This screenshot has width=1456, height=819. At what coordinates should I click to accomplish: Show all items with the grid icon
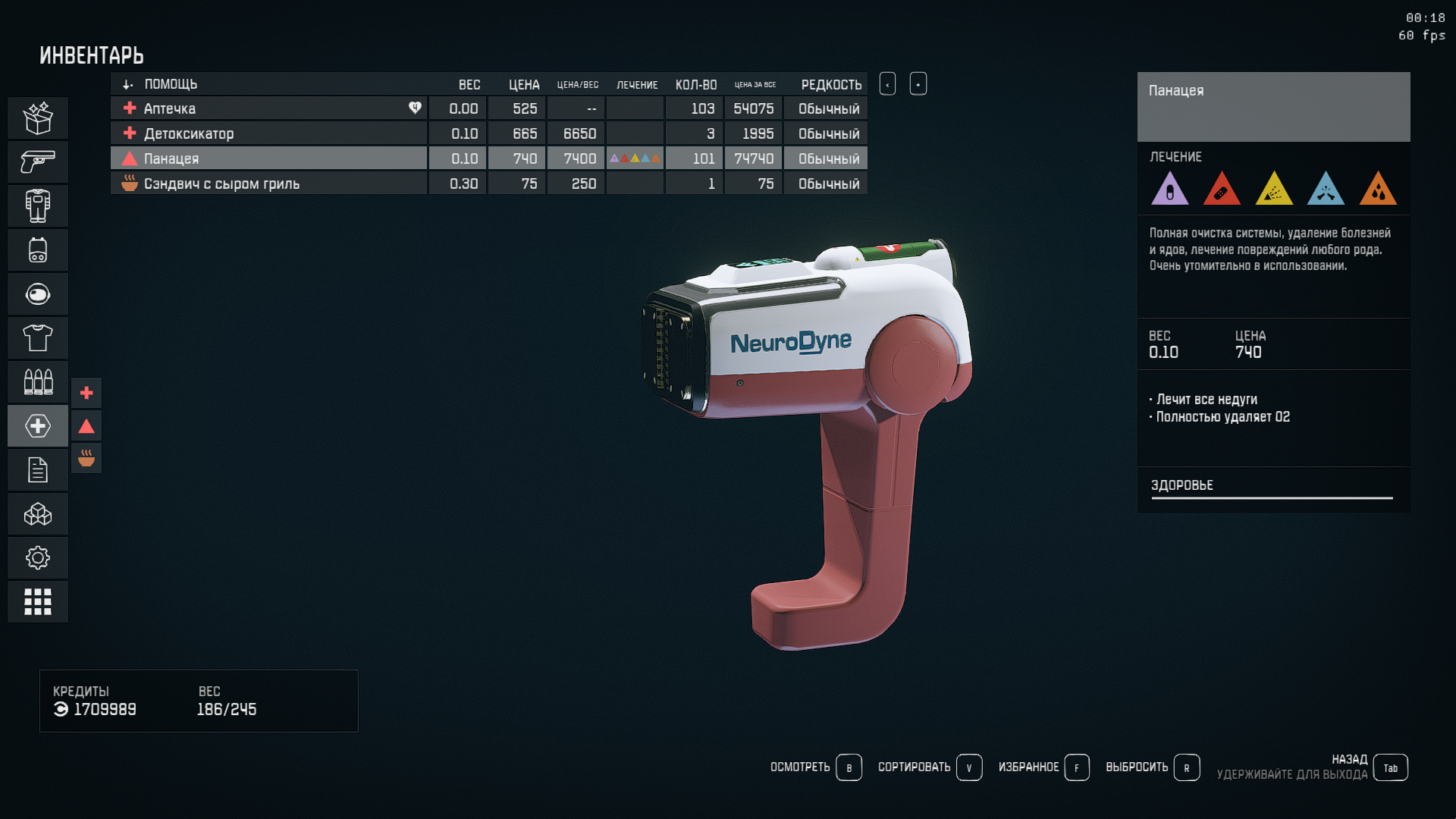click(38, 602)
